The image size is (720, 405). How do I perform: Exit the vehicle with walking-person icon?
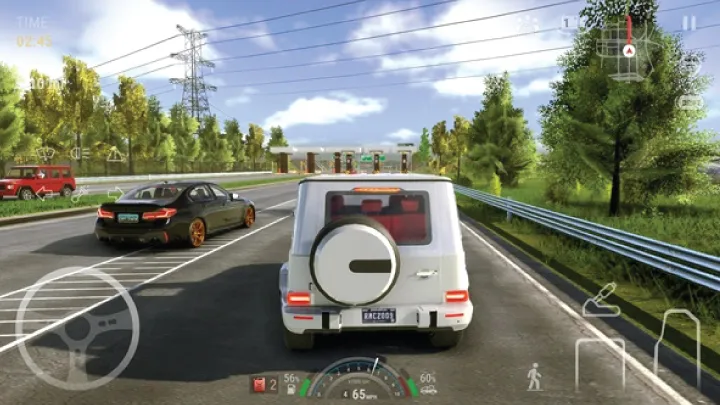534,376
